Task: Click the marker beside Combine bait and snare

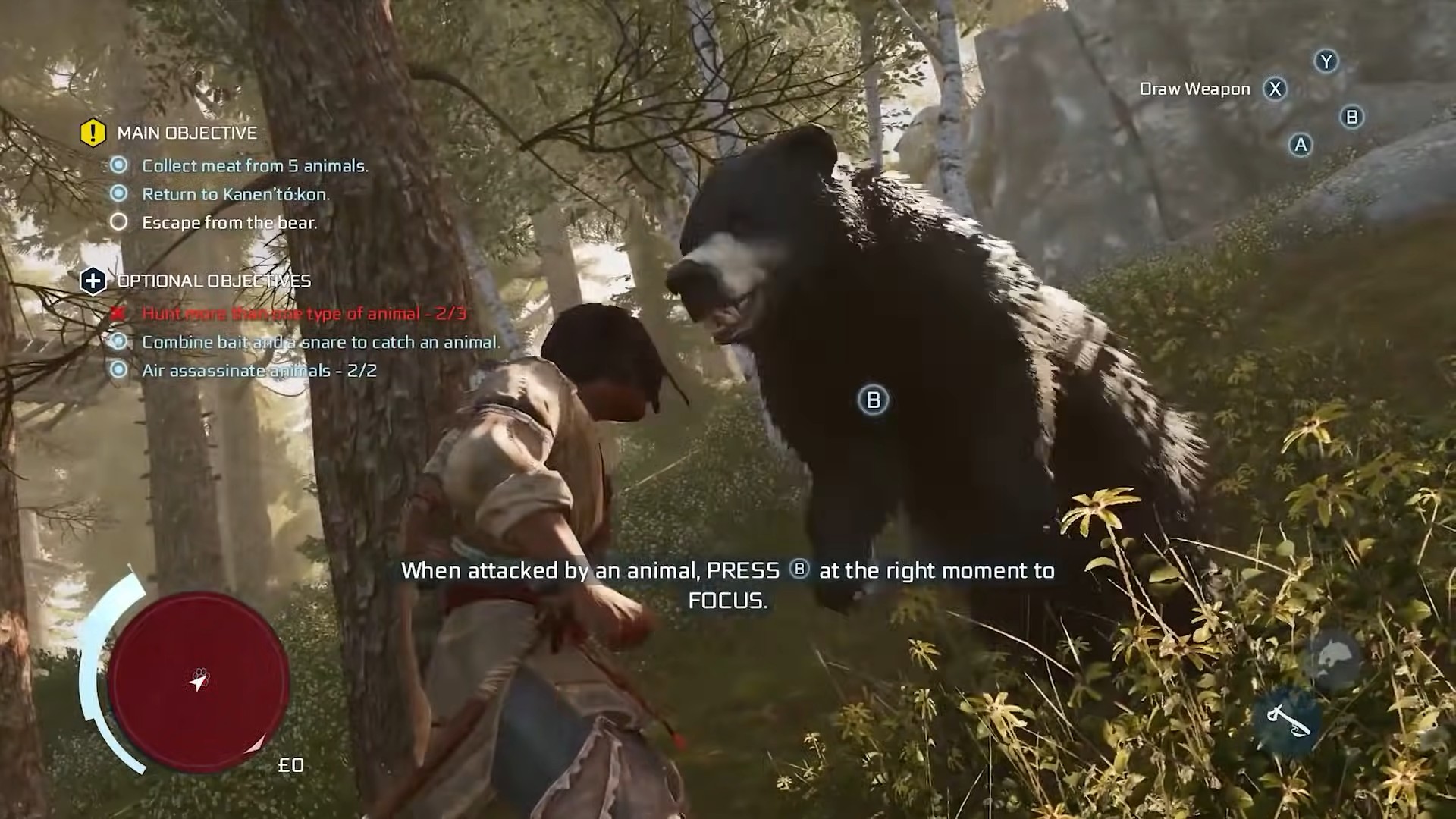Action: pos(118,342)
